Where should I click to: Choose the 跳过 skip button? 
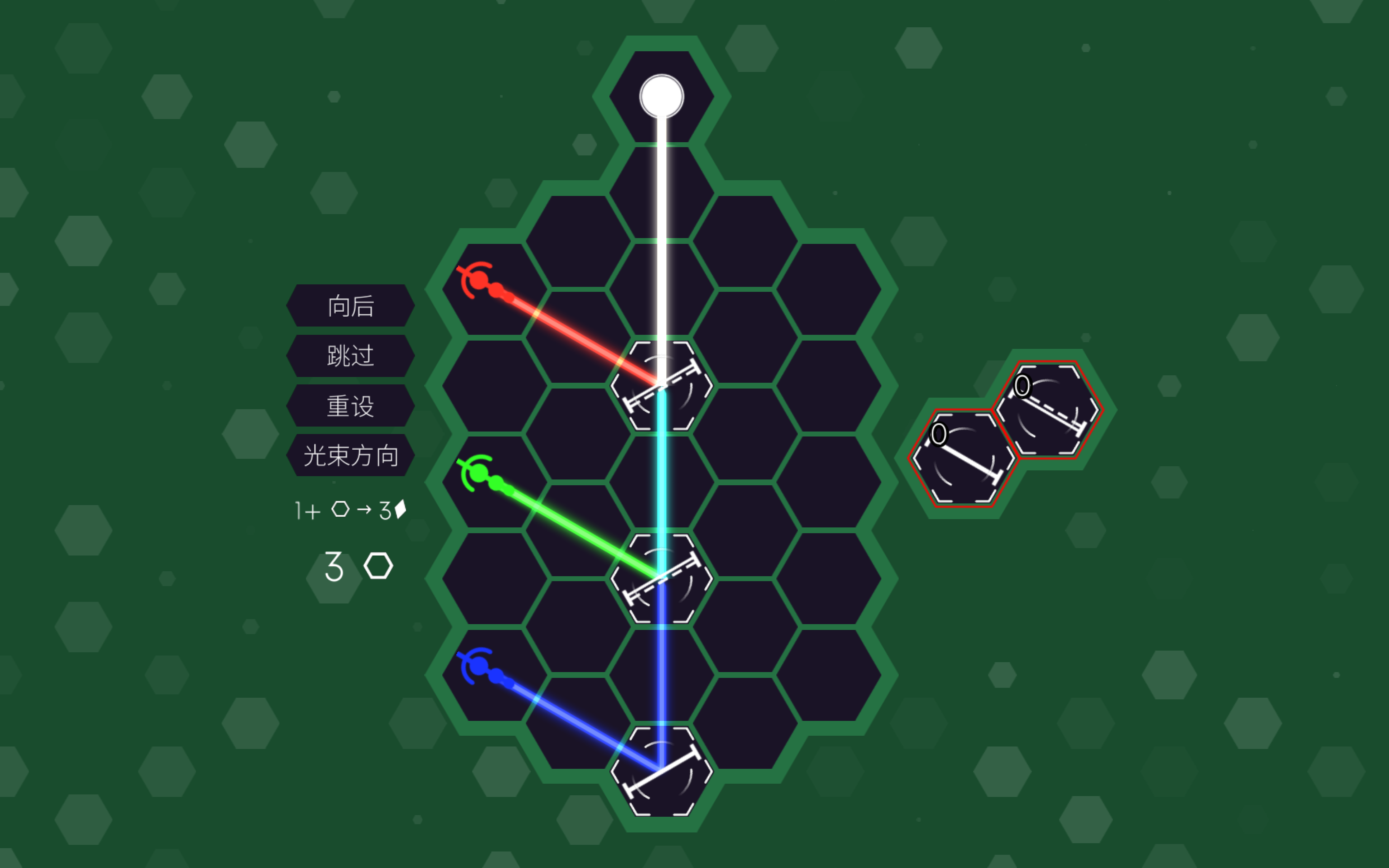[x=350, y=356]
